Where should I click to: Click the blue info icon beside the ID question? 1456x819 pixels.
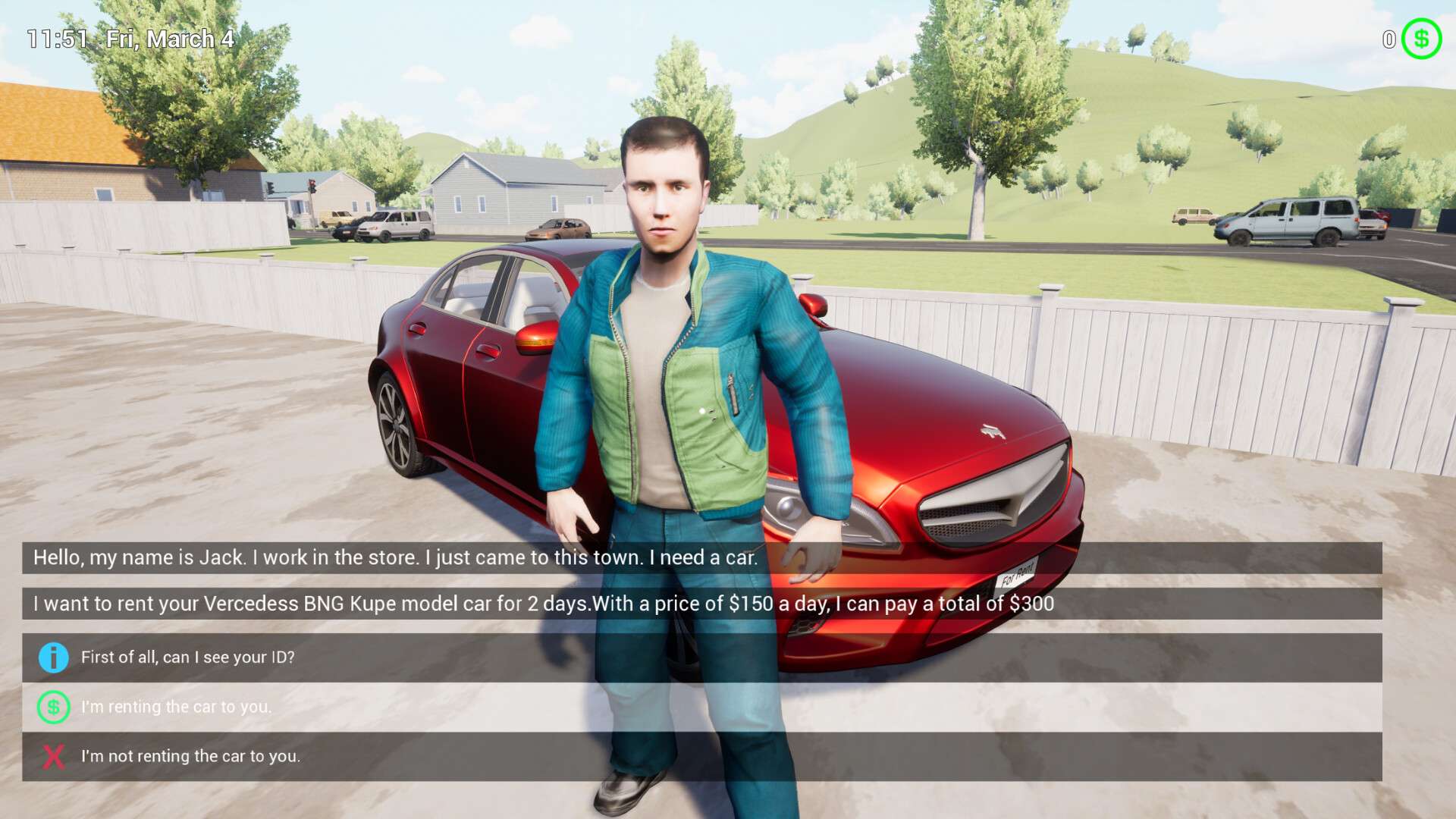(x=52, y=658)
